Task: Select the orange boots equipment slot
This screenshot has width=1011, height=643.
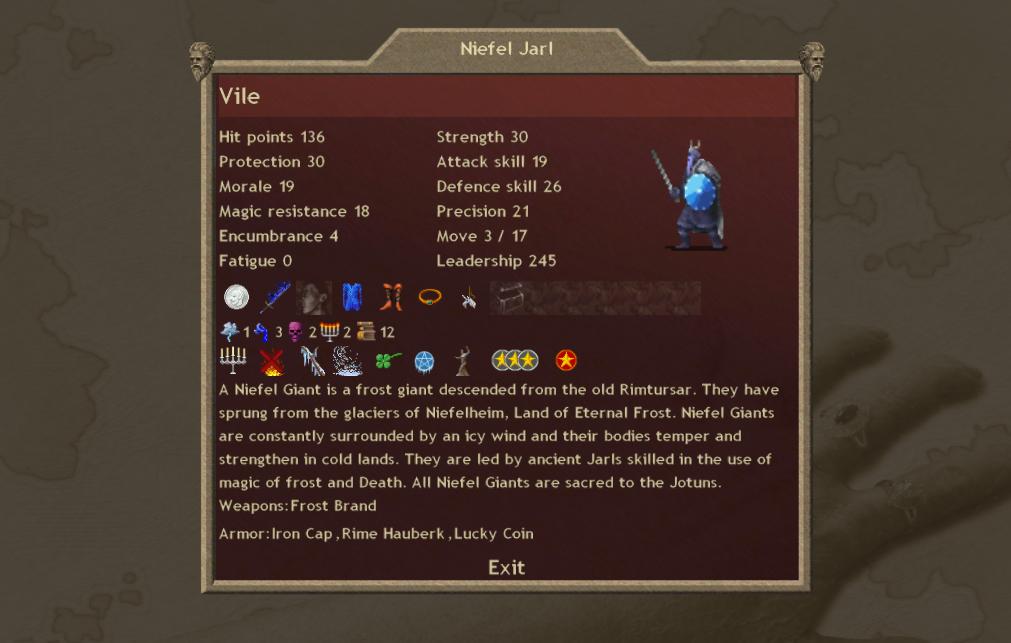Action: coord(391,297)
